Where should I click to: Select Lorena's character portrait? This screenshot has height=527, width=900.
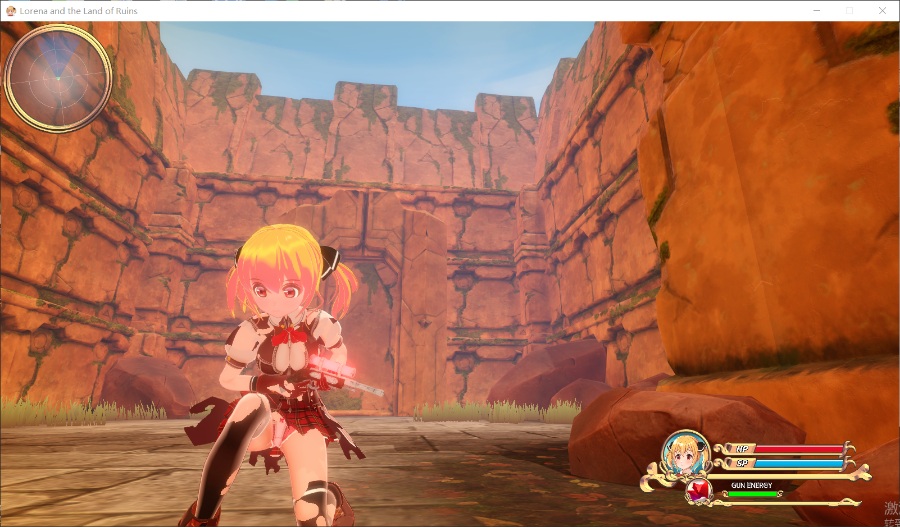coord(687,453)
